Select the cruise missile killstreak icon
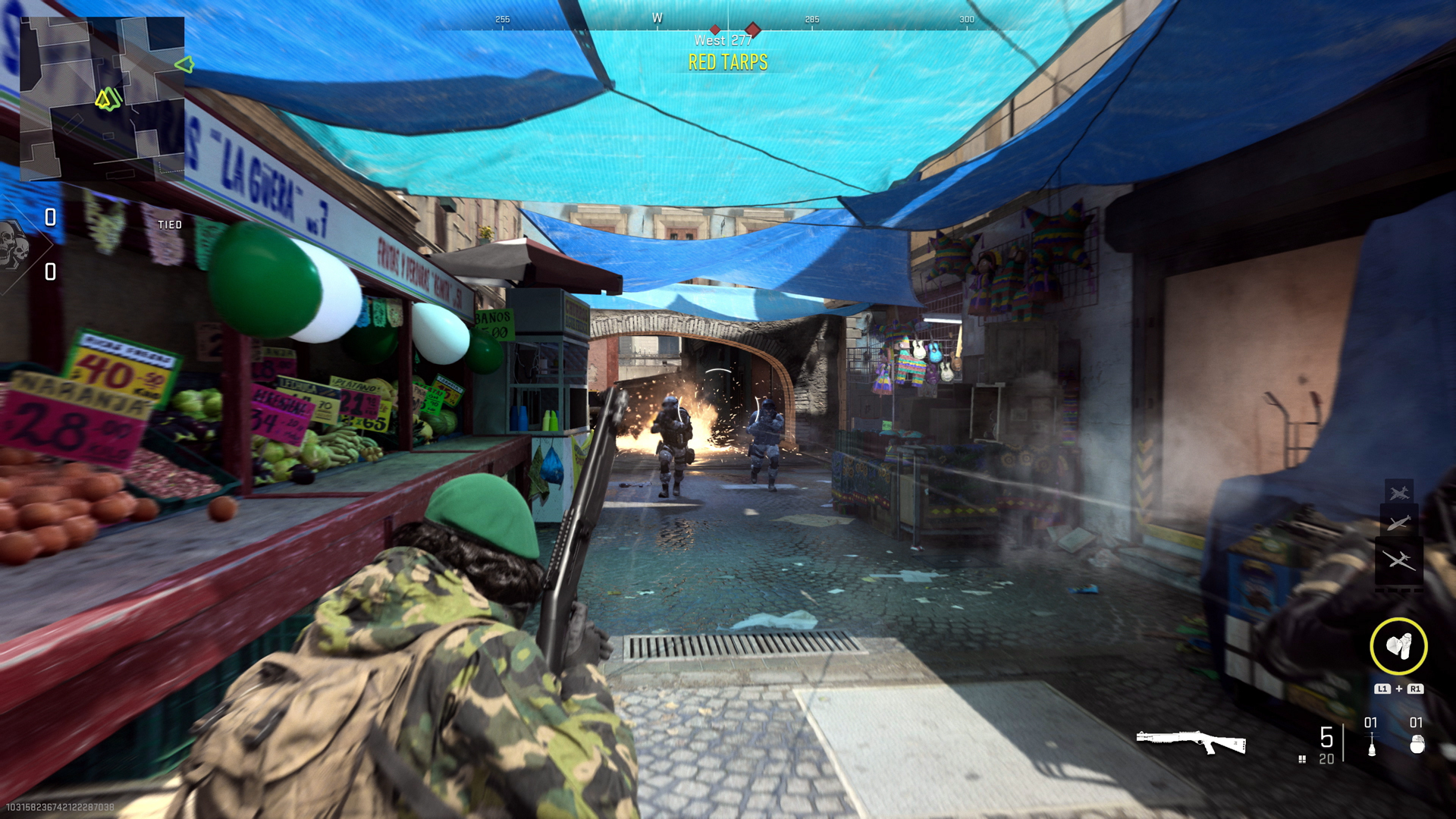Screen dimensions: 1456x819 [x=1398, y=522]
